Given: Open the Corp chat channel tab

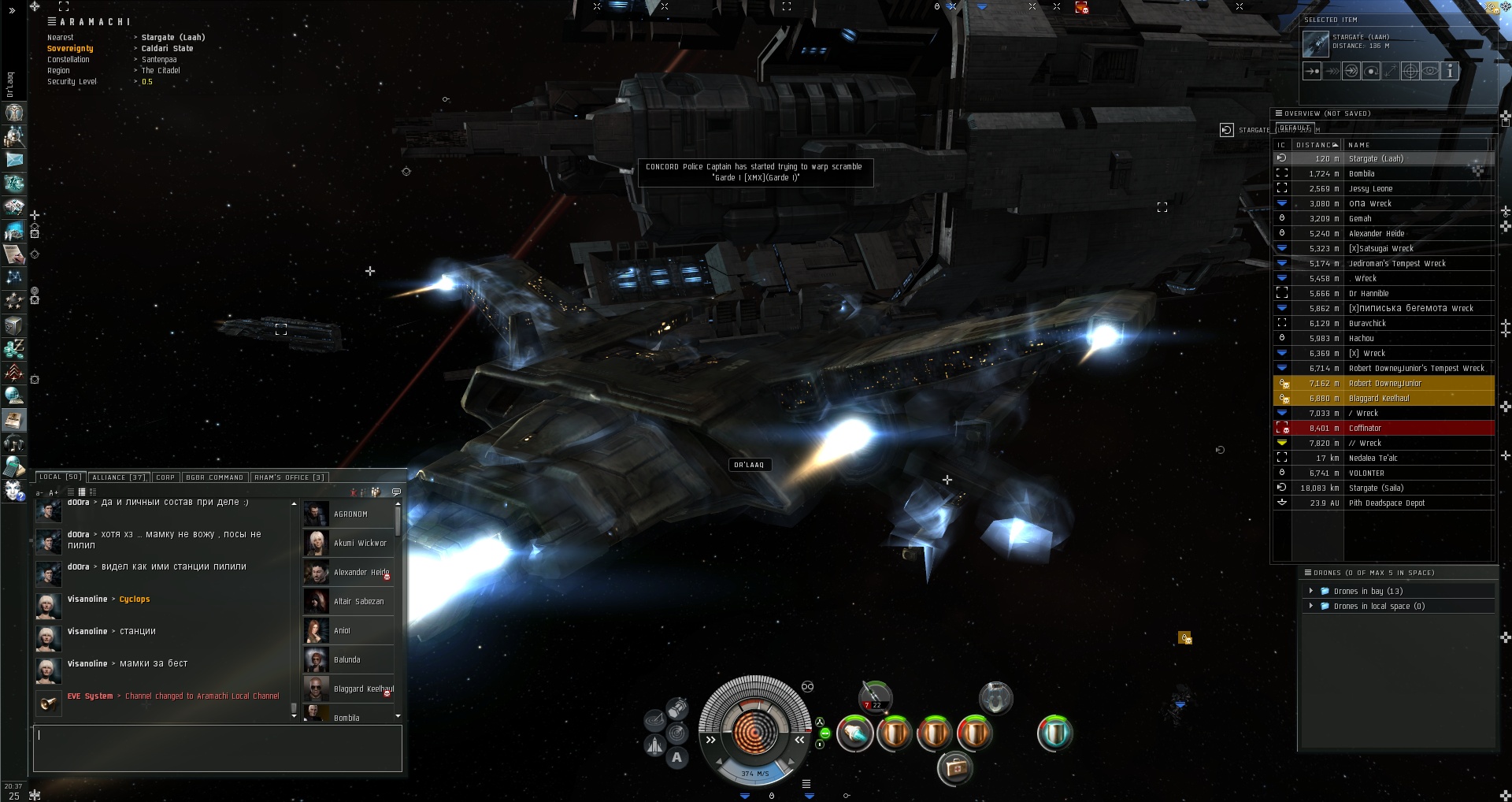Looking at the screenshot, I should point(165,477).
